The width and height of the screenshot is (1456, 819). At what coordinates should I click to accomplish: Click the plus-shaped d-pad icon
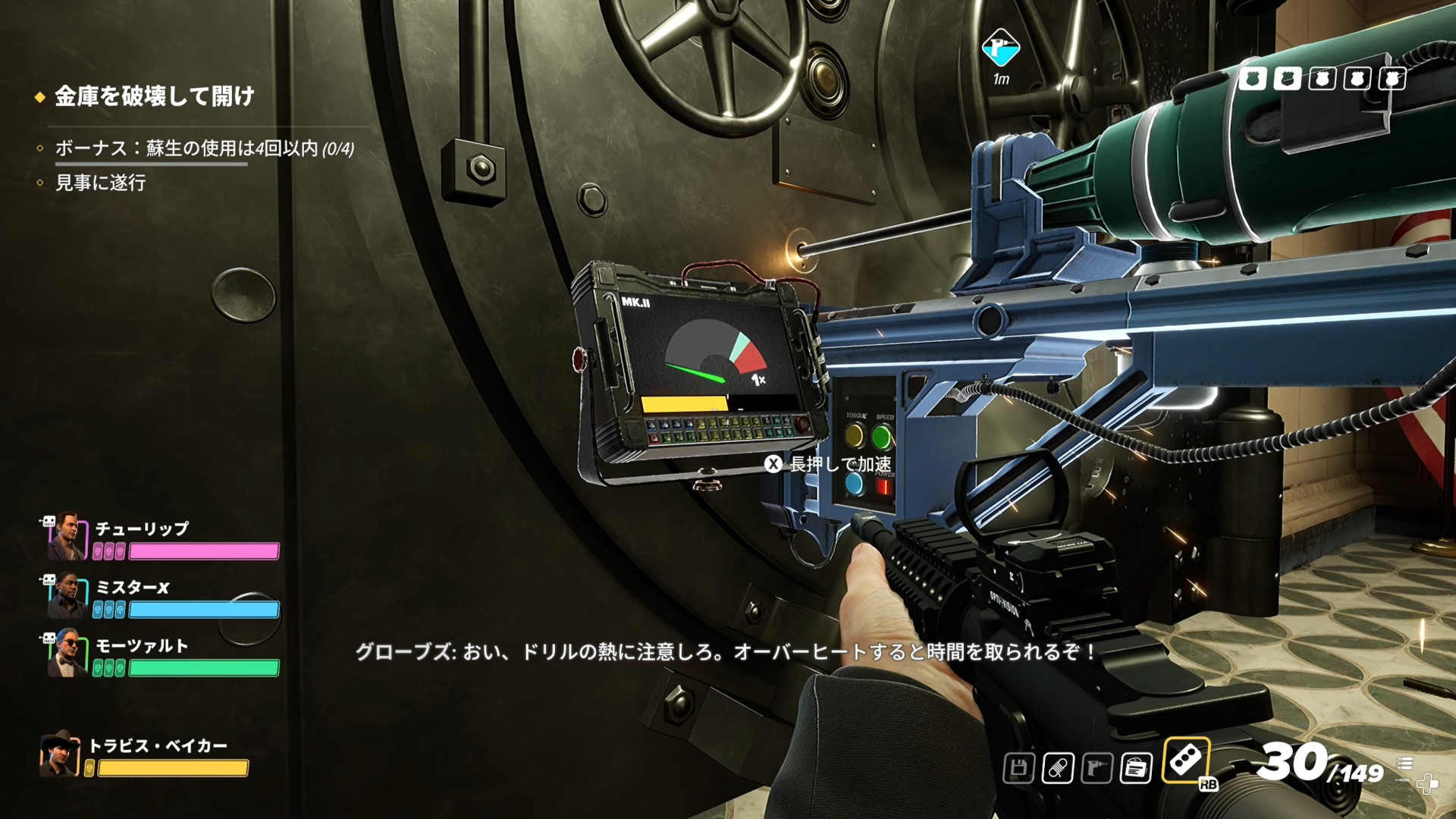pyautogui.click(x=1427, y=783)
